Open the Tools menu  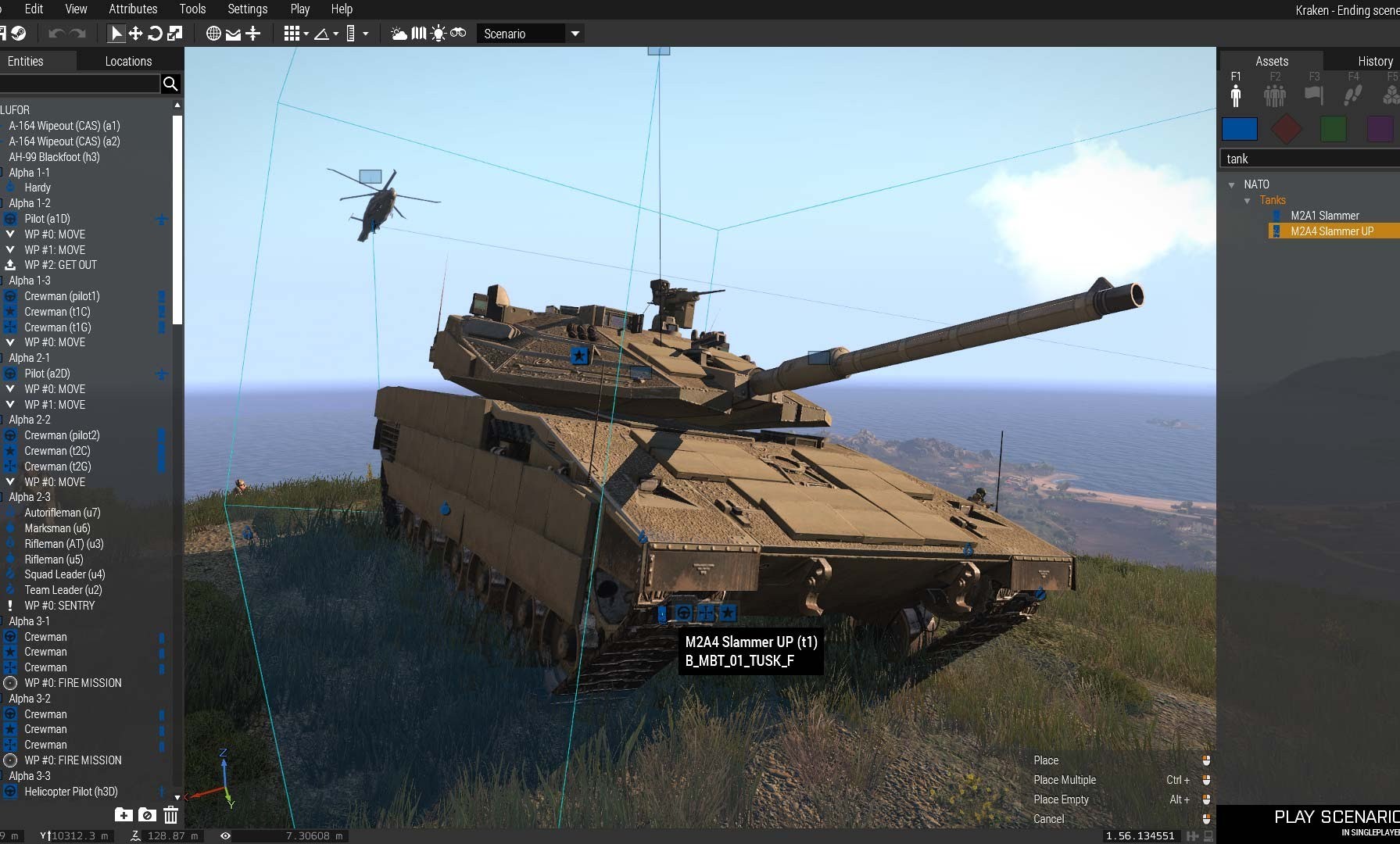click(192, 9)
